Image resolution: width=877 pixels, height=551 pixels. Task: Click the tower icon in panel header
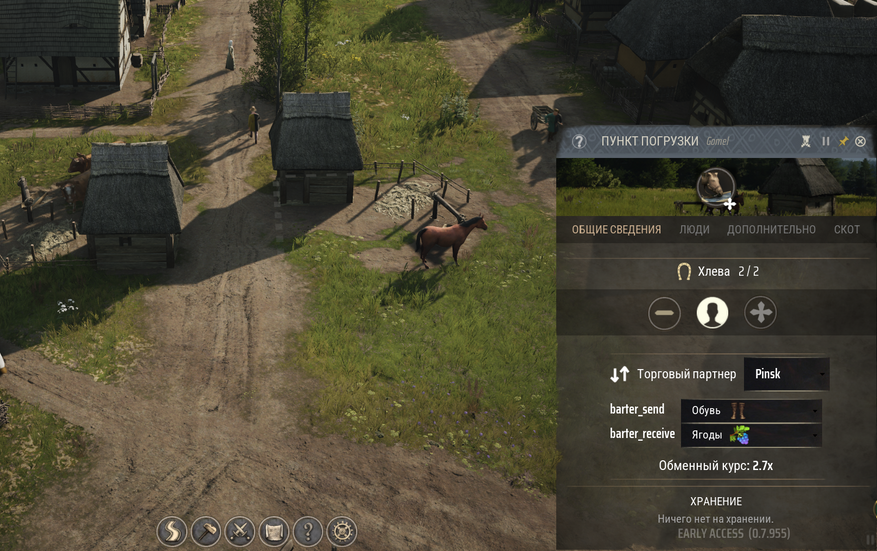807,142
